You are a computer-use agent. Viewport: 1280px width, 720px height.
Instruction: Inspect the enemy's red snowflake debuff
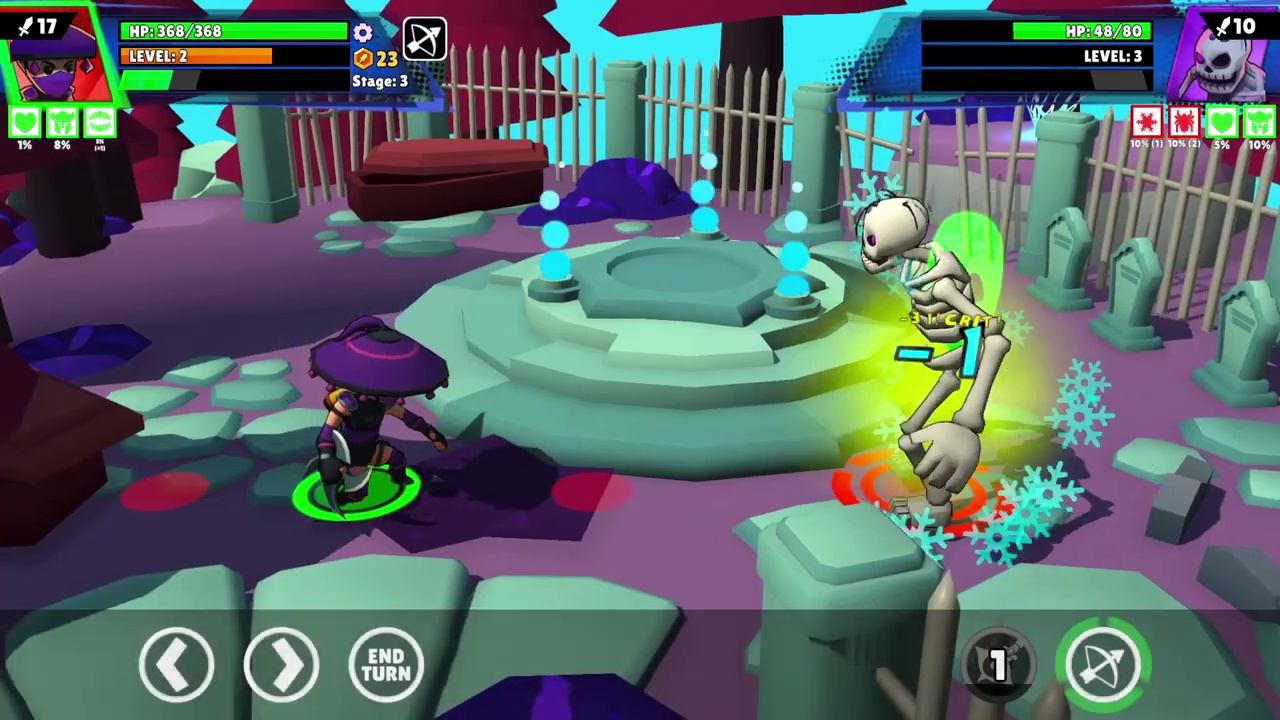[x=1146, y=123]
